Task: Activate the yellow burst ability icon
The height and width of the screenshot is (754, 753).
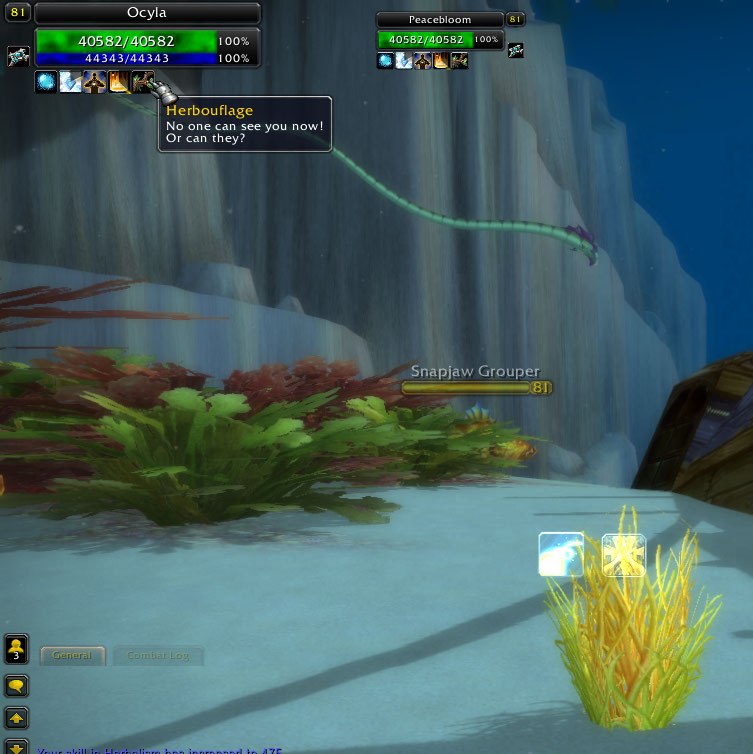Action: coord(623,555)
